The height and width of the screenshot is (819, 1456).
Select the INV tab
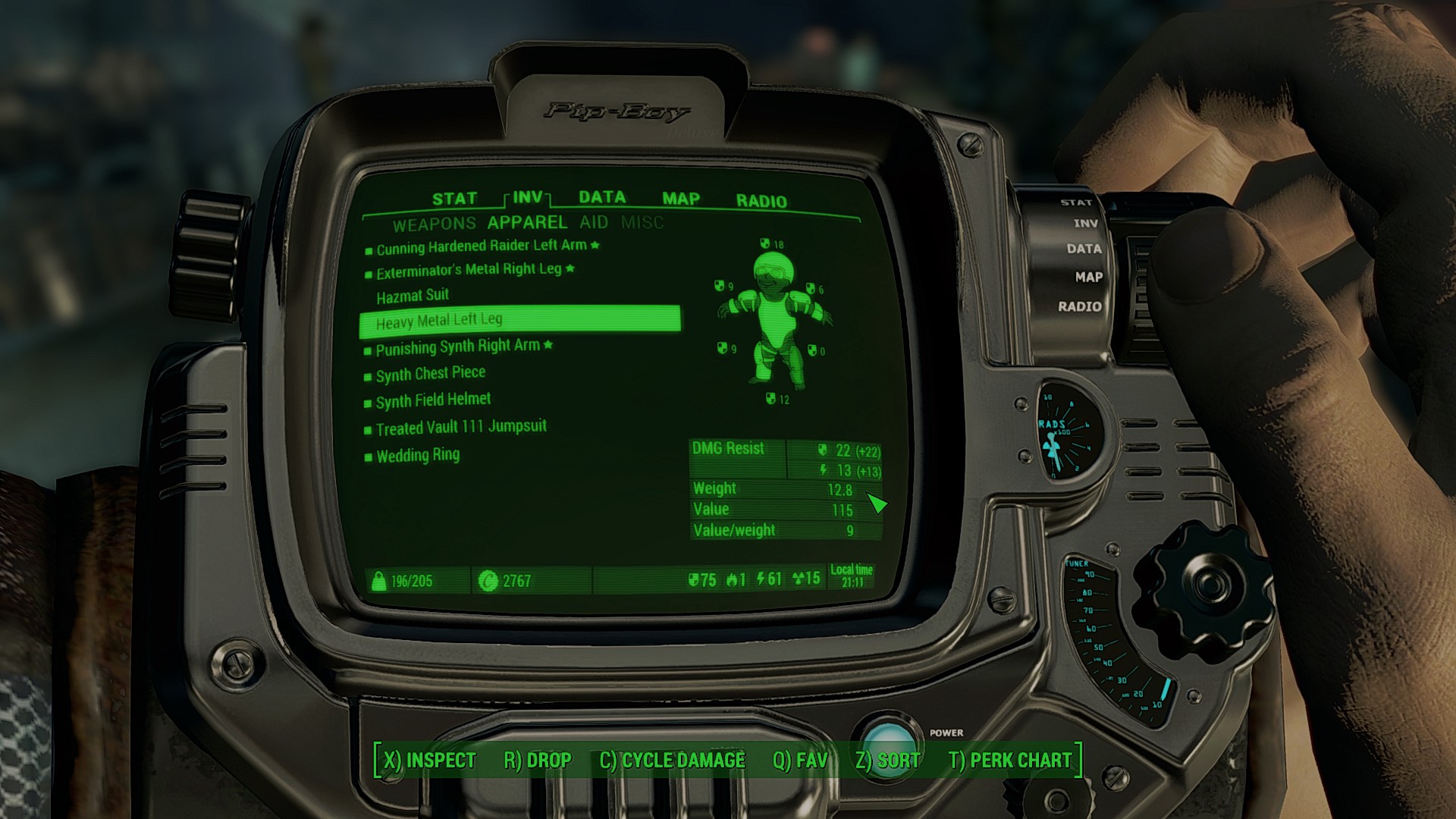click(527, 197)
